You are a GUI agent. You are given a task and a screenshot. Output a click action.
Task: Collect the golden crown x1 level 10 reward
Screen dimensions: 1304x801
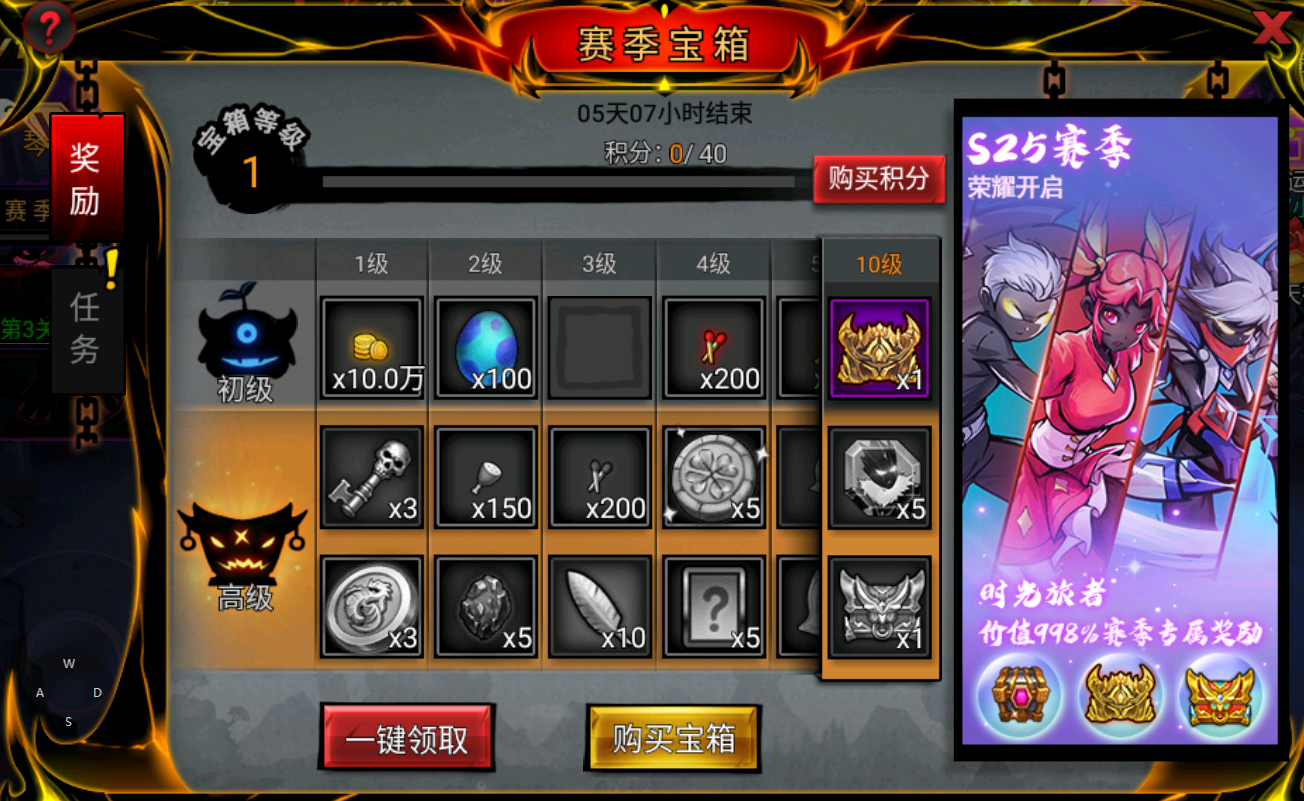879,347
